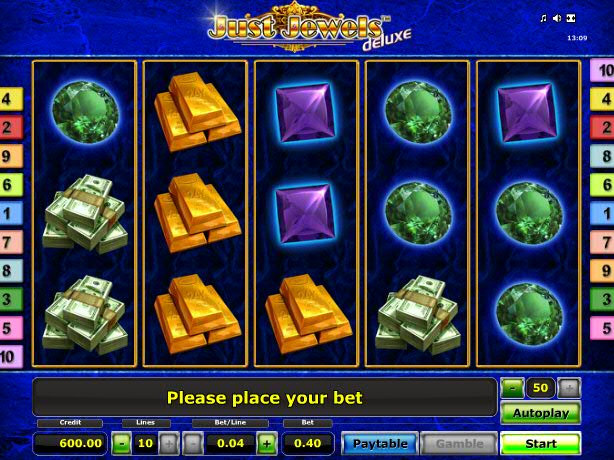Switch to fullscreen mode
This screenshot has width=614, height=460.
[x=571, y=19]
